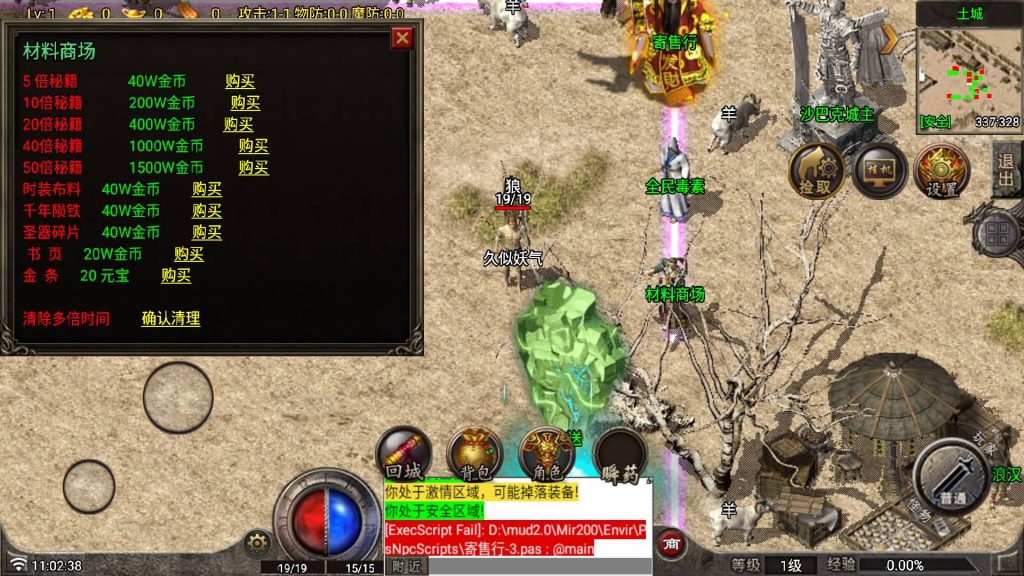Activate the 瞬药 quick potion slot
1024x576 pixels.
click(620, 457)
